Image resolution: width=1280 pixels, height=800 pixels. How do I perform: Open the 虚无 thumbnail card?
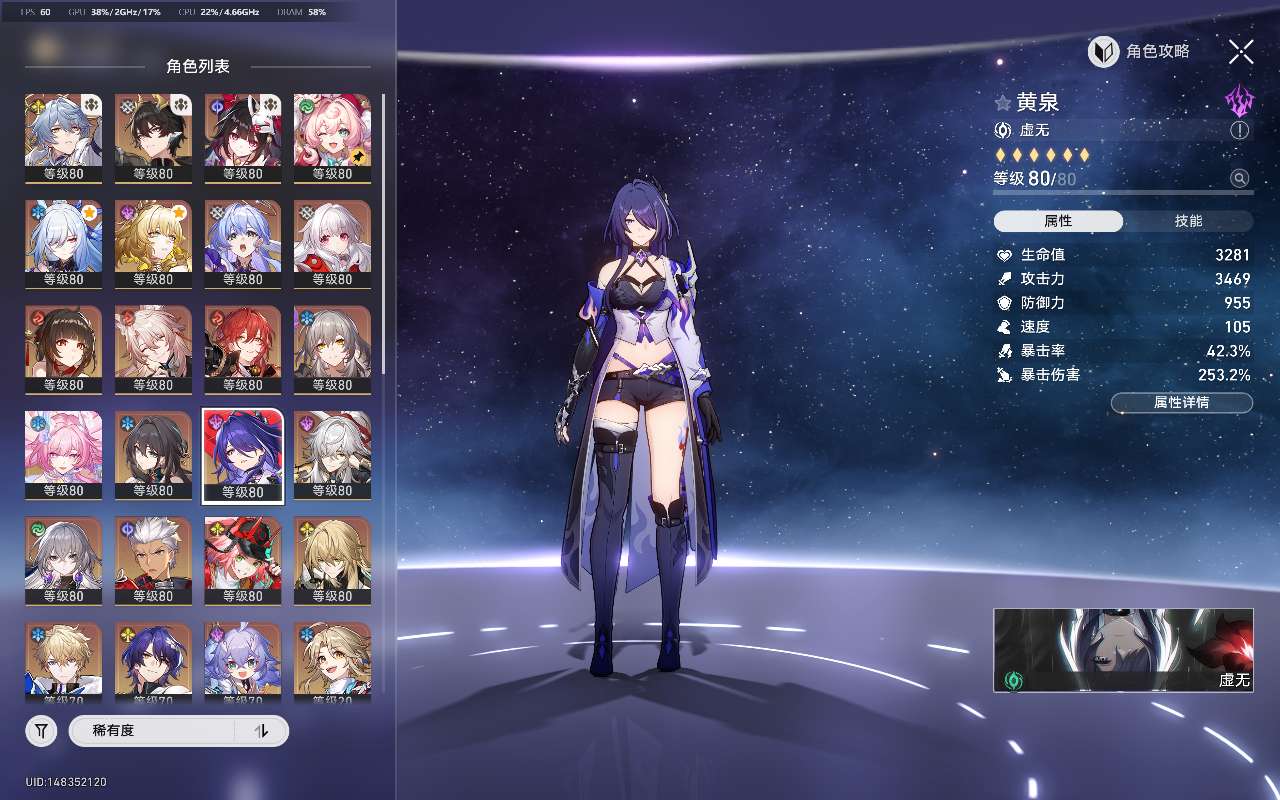[x=1122, y=650]
